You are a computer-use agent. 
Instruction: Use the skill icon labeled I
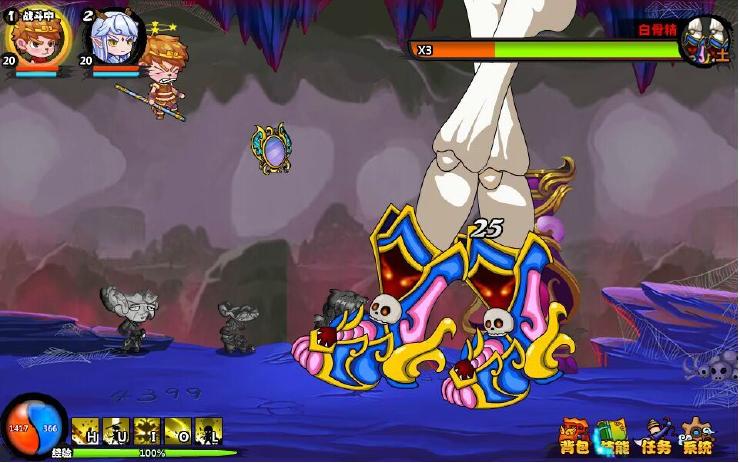(x=148, y=431)
